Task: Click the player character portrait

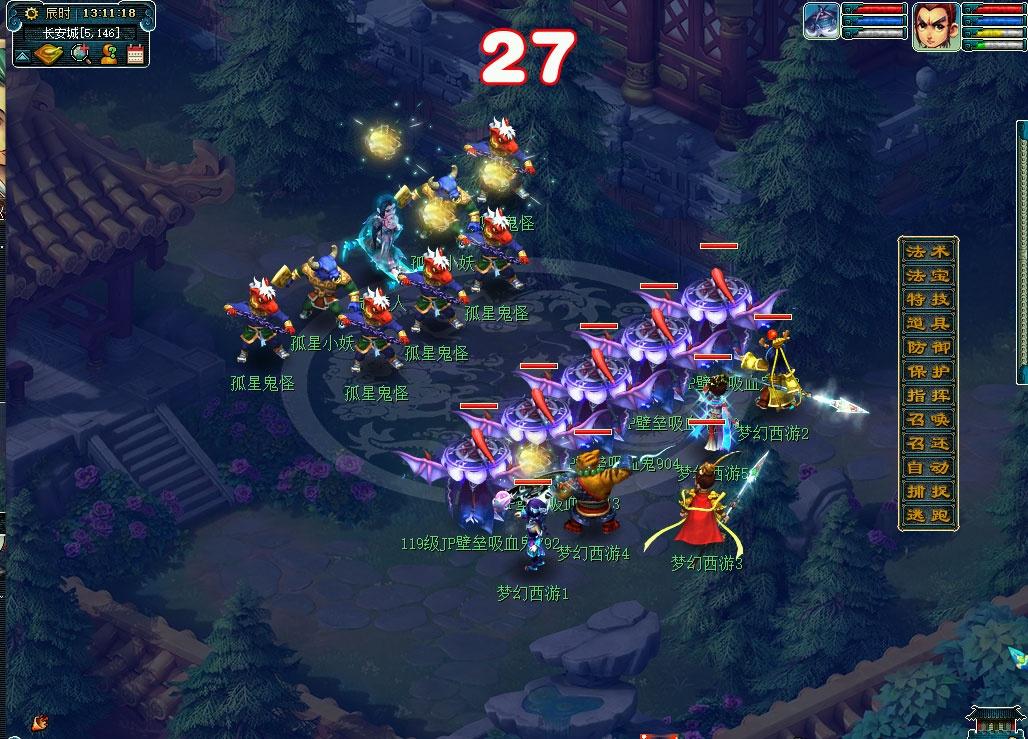Action: click(935, 26)
